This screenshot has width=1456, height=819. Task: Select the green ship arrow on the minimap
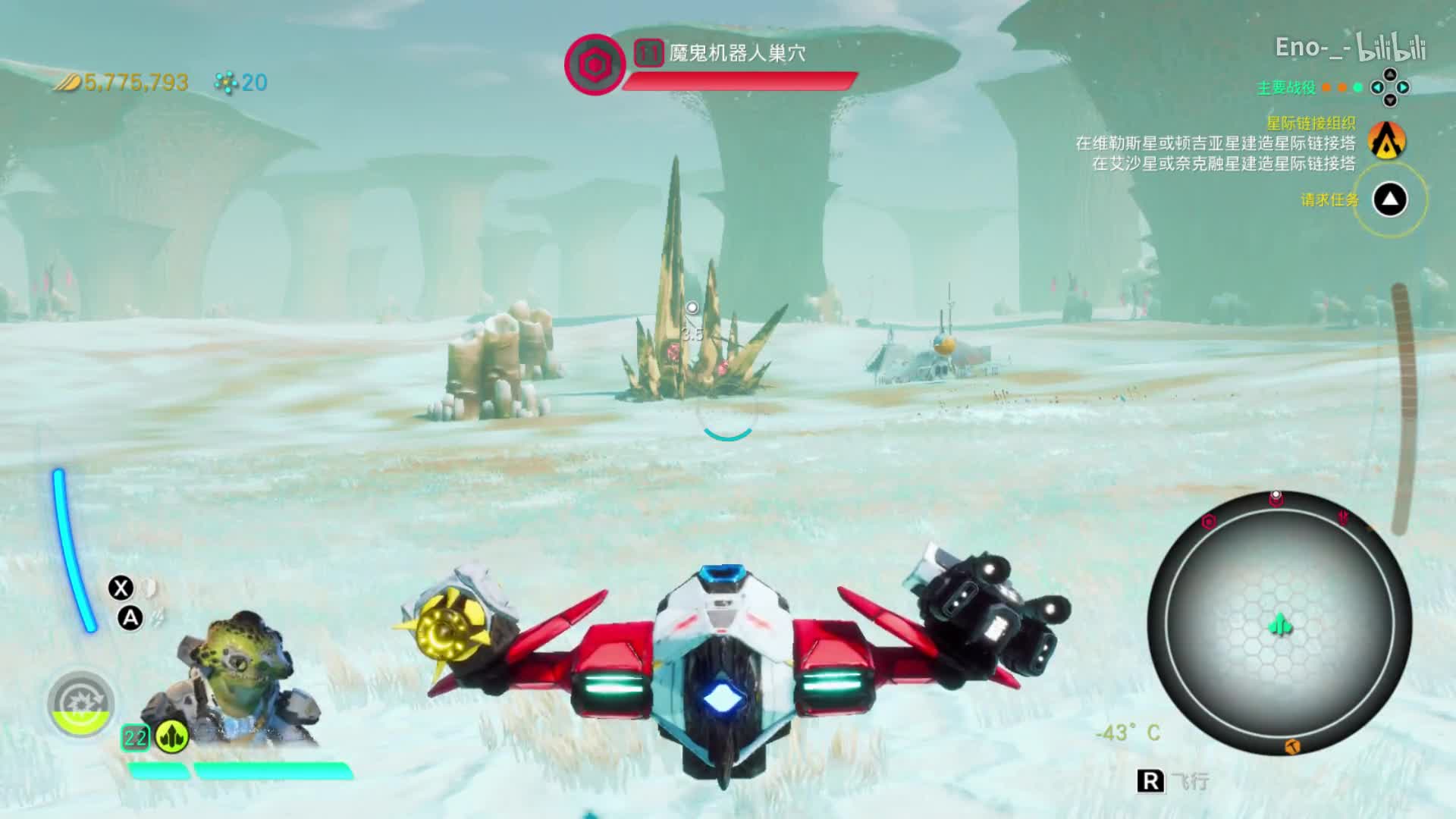1280,626
